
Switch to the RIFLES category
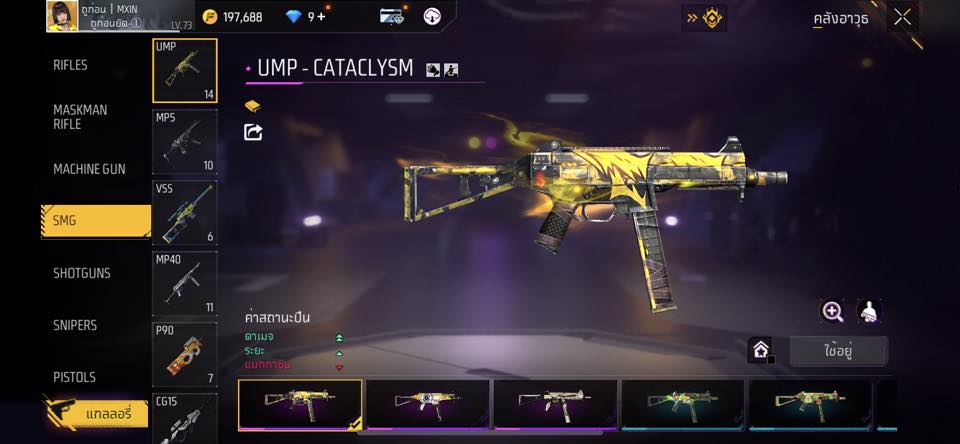pyautogui.click(x=71, y=65)
